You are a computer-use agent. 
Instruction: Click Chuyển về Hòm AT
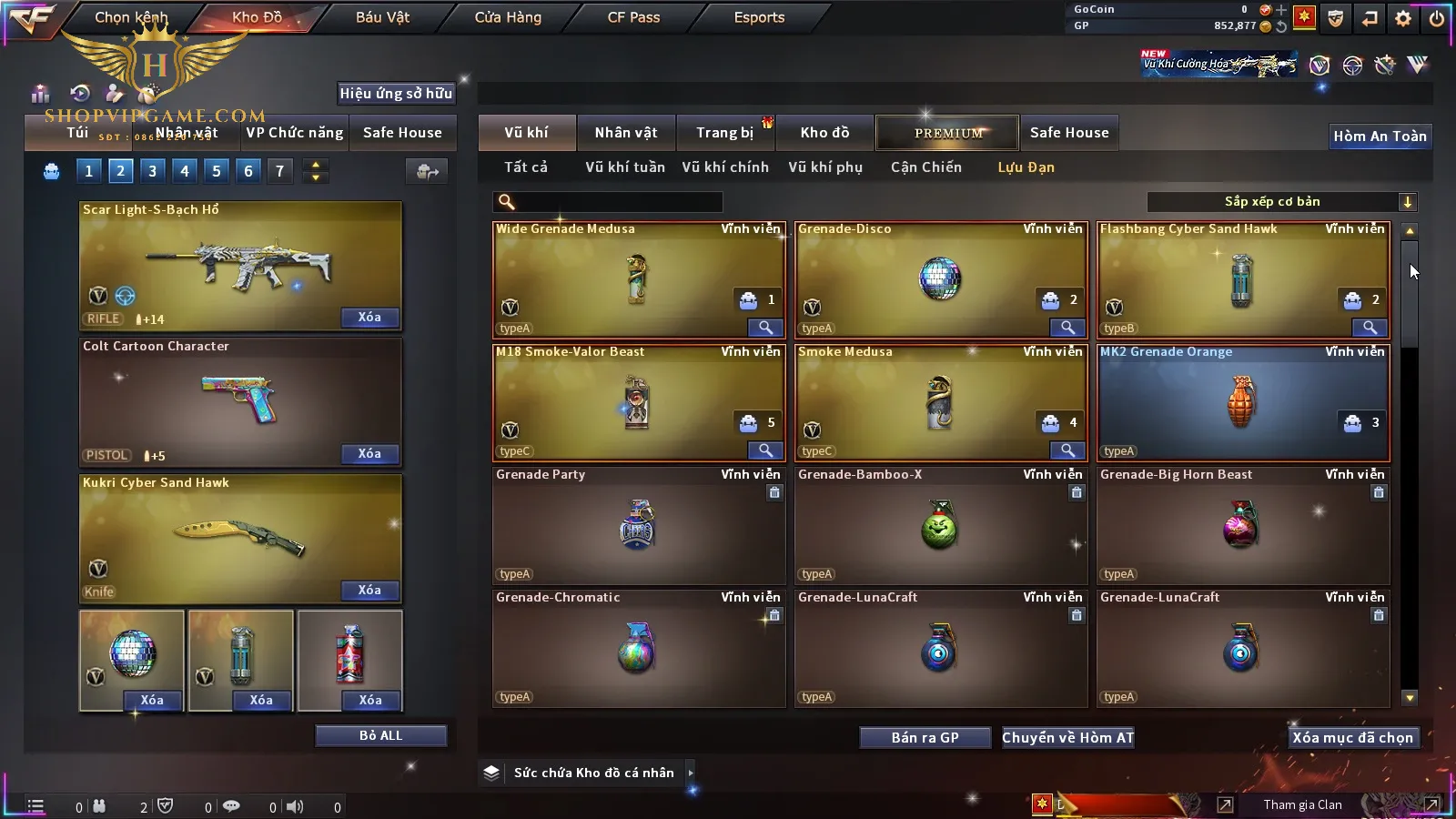[1067, 738]
